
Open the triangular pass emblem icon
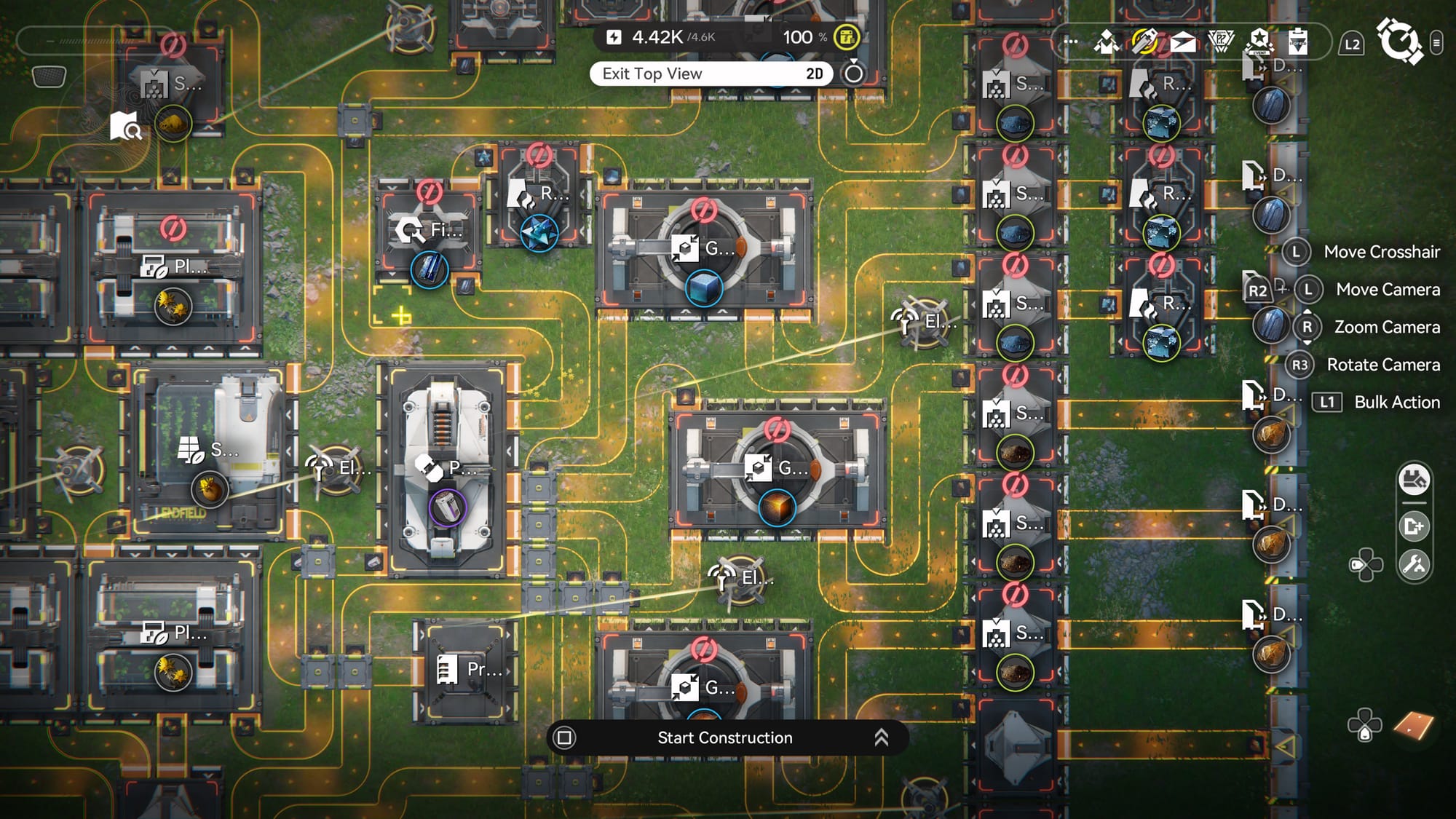pyautogui.click(x=1221, y=41)
